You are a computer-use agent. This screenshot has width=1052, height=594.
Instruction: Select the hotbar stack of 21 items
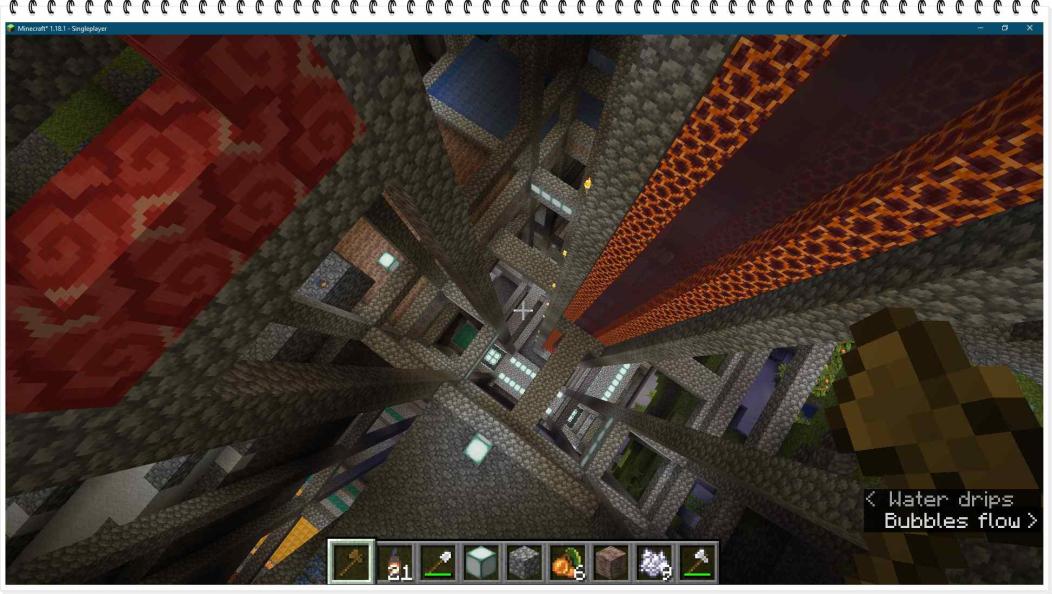[x=395, y=562]
